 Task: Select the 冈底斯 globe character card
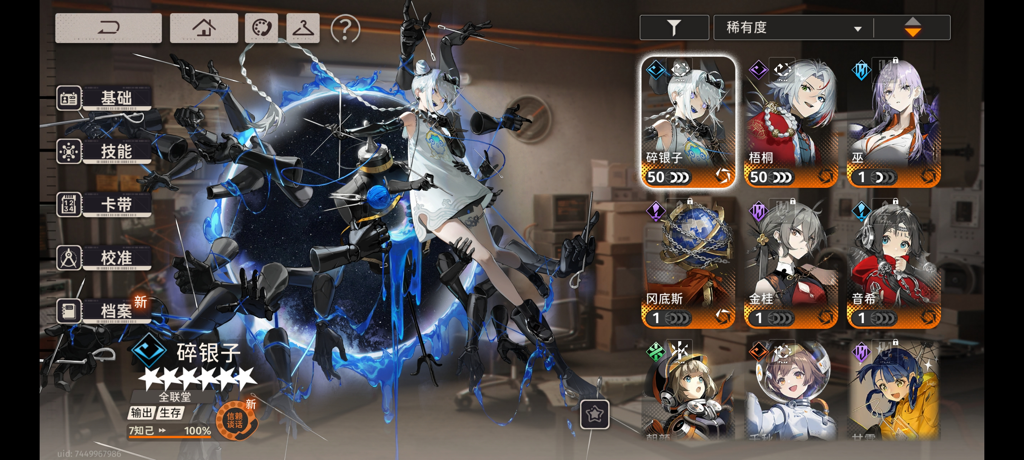pos(688,264)
